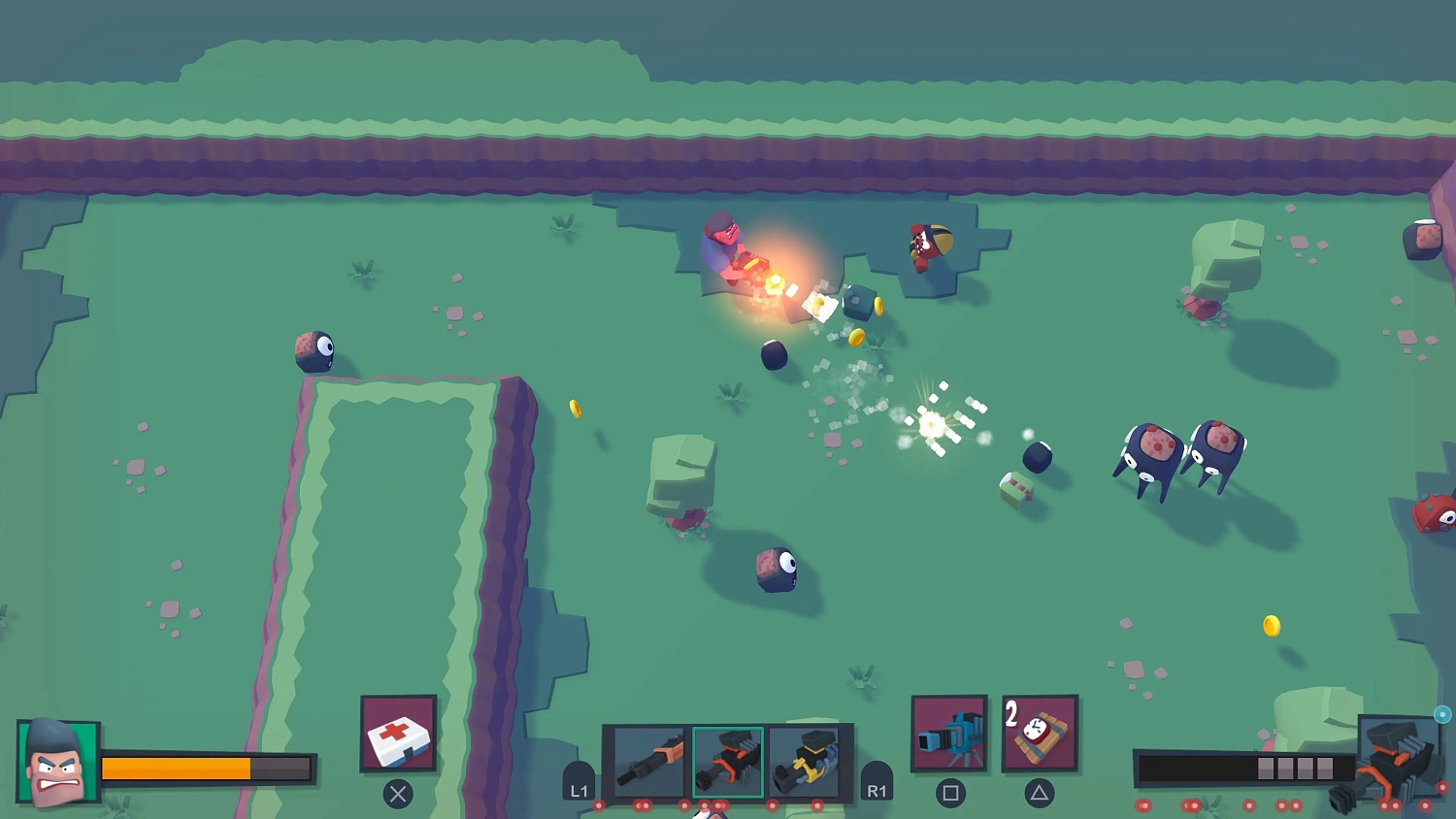Image resolution: width=1456 pixels, height=819 pixels.
Task: Click the Square button prompt below the camera
Action: [x=951, y=793]
